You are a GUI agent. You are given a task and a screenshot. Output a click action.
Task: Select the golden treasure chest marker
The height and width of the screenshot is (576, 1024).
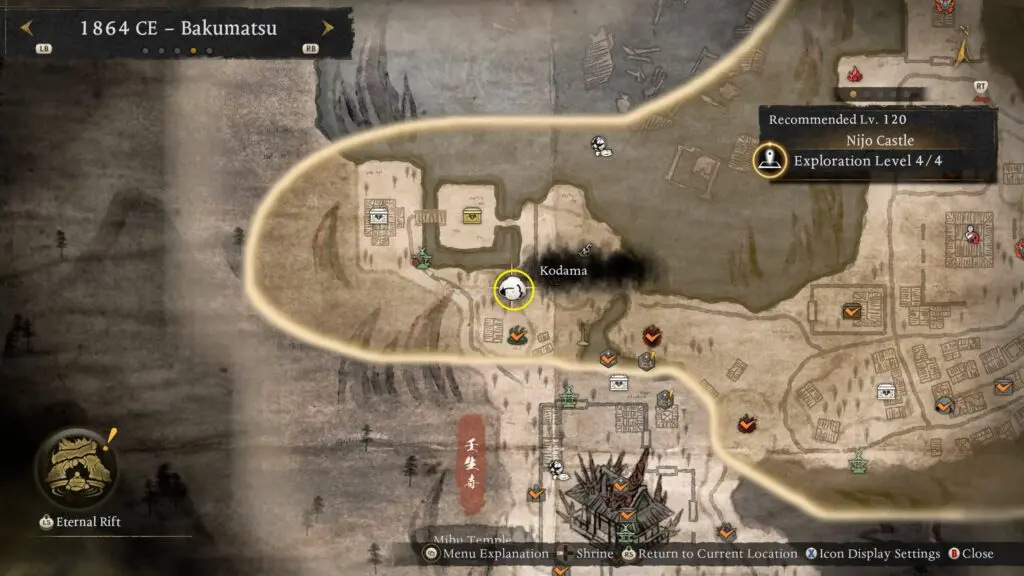coord(471,216)
